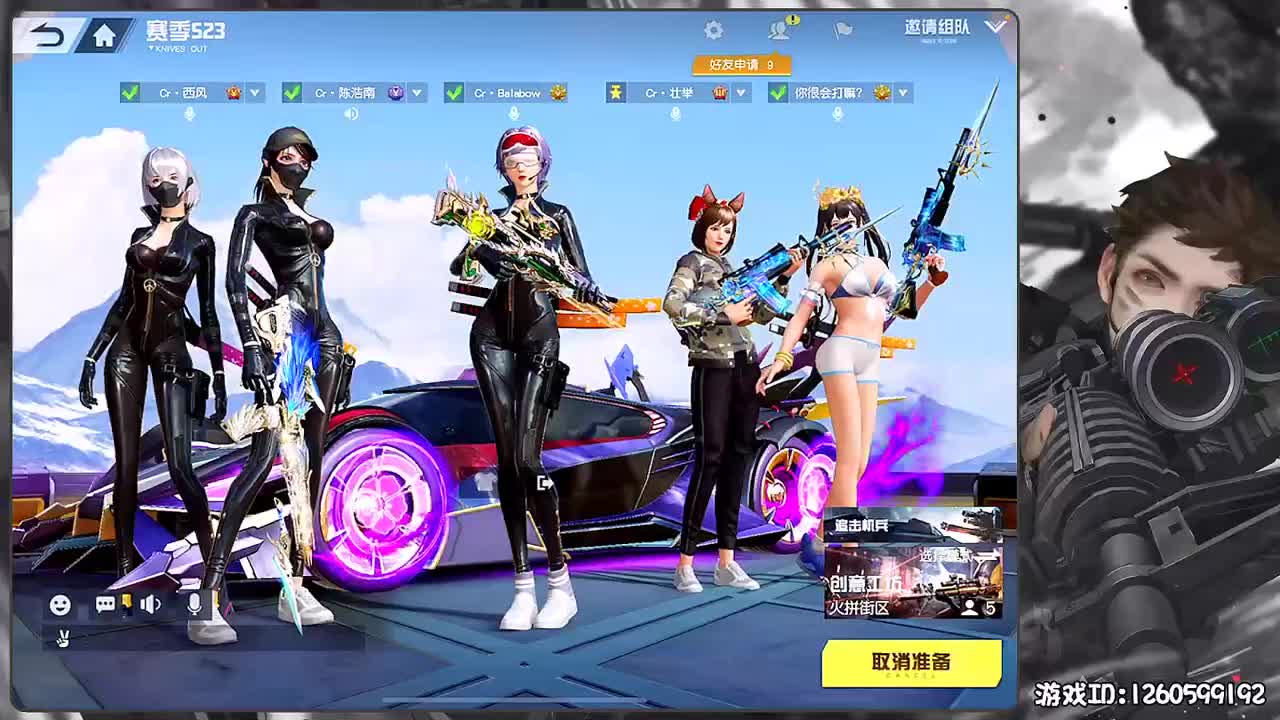Click Cr·壮举's mute toggle under their nameplate
The image size is (1280, 720).
coord(675,113)
